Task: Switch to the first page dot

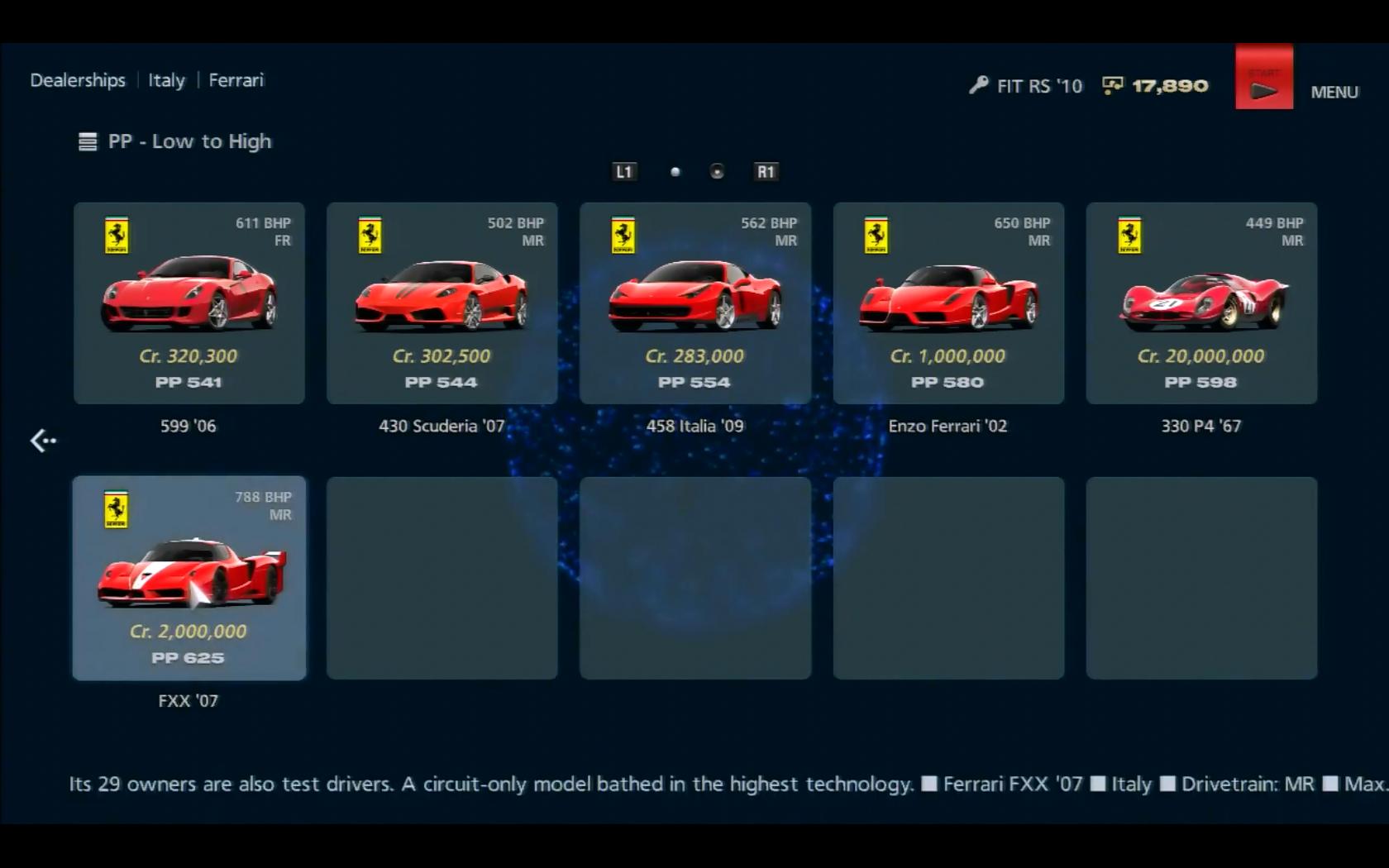Action: coord(675,172)
